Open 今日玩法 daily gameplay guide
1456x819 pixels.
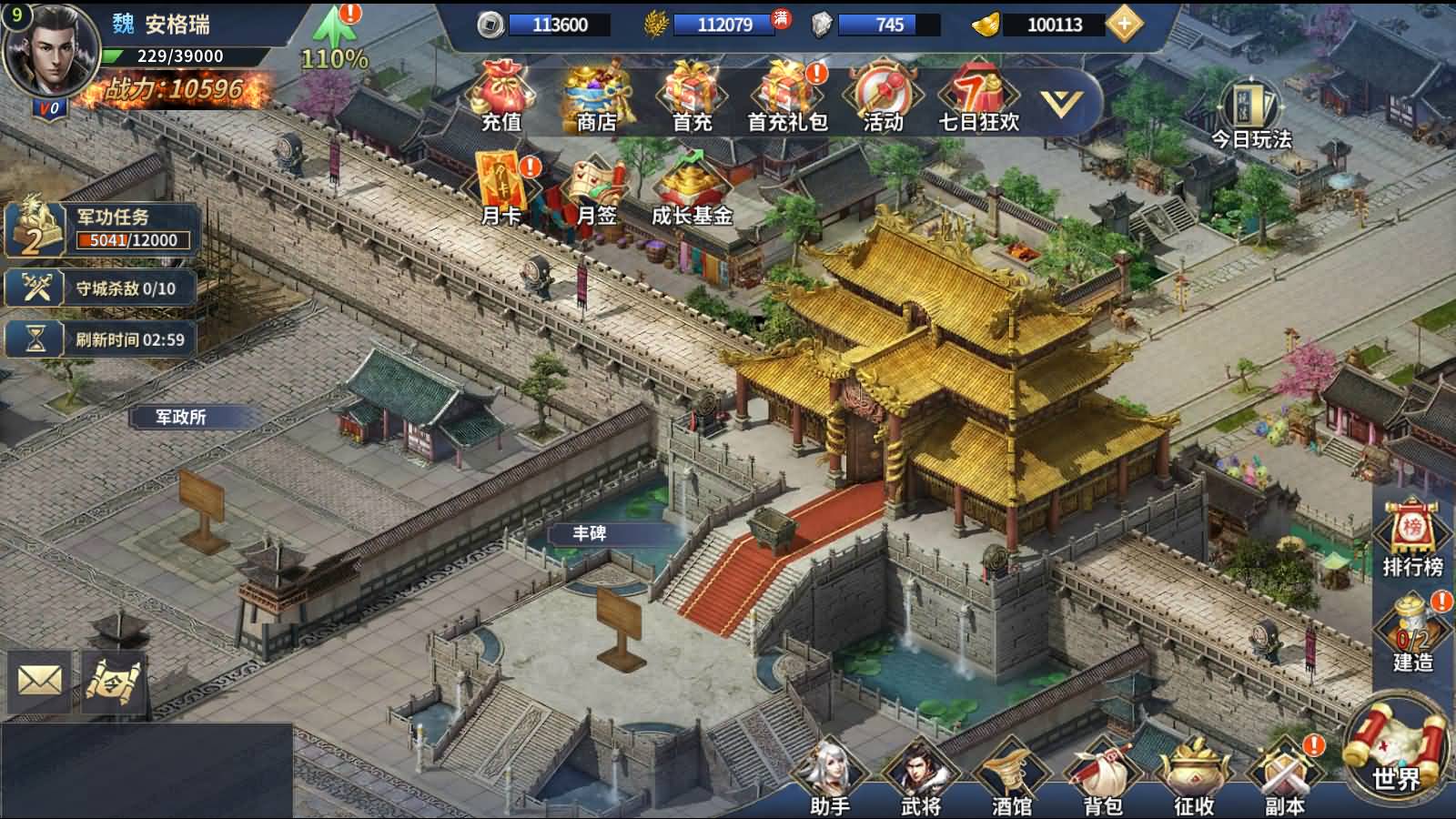1251,114
